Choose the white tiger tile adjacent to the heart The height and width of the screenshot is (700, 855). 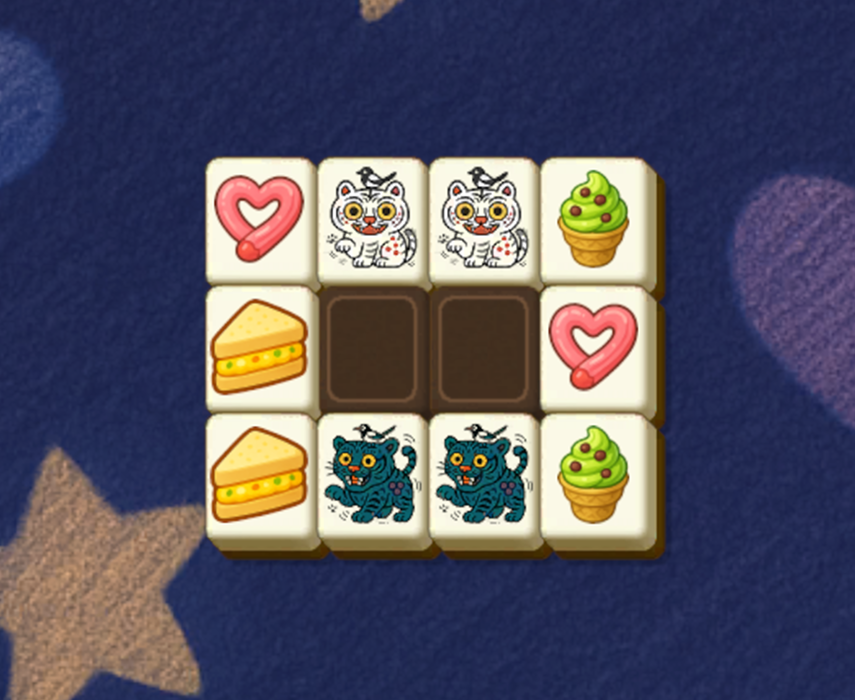(x=372, y=219)
